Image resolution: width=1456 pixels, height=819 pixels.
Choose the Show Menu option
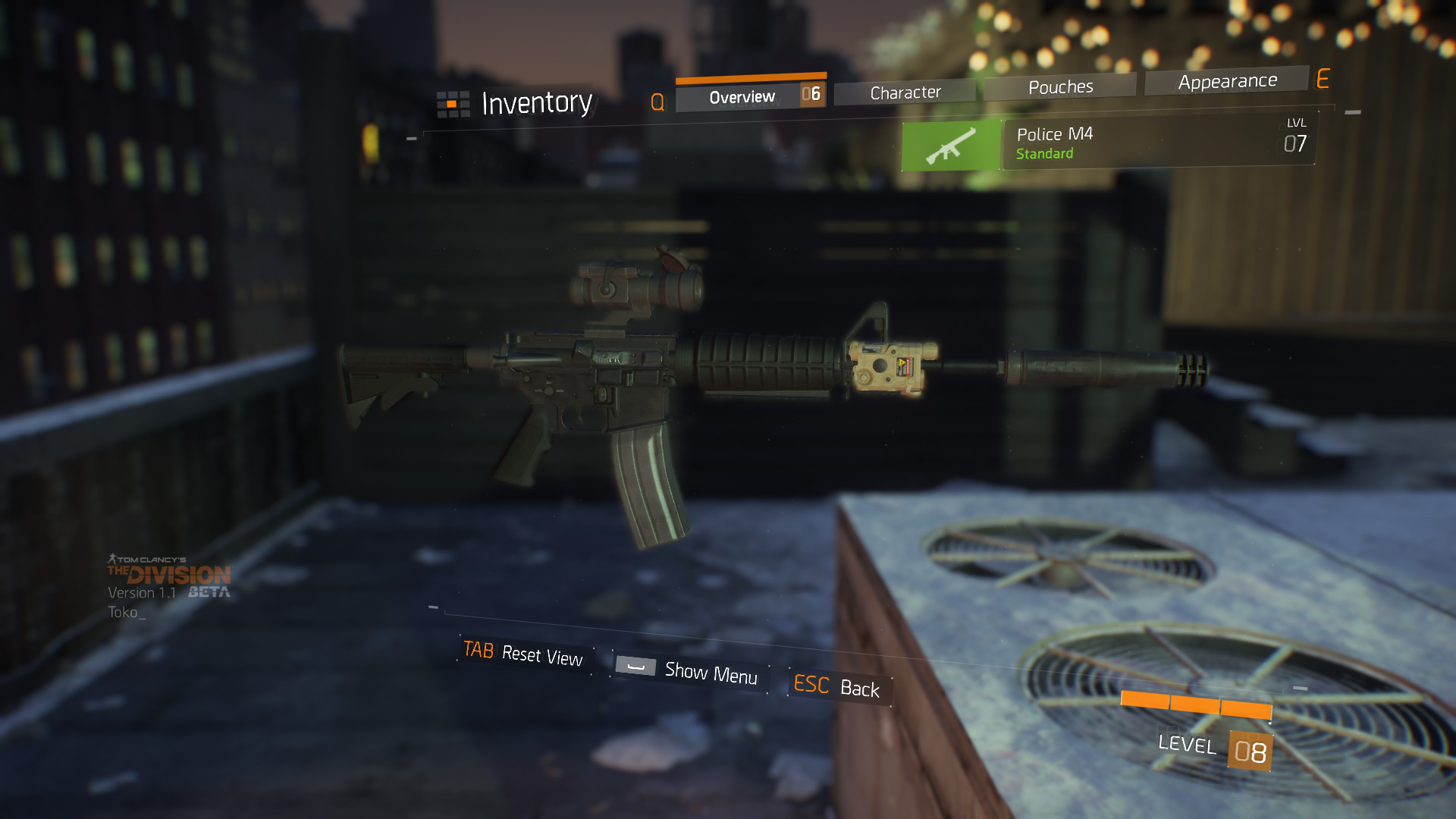689,671
